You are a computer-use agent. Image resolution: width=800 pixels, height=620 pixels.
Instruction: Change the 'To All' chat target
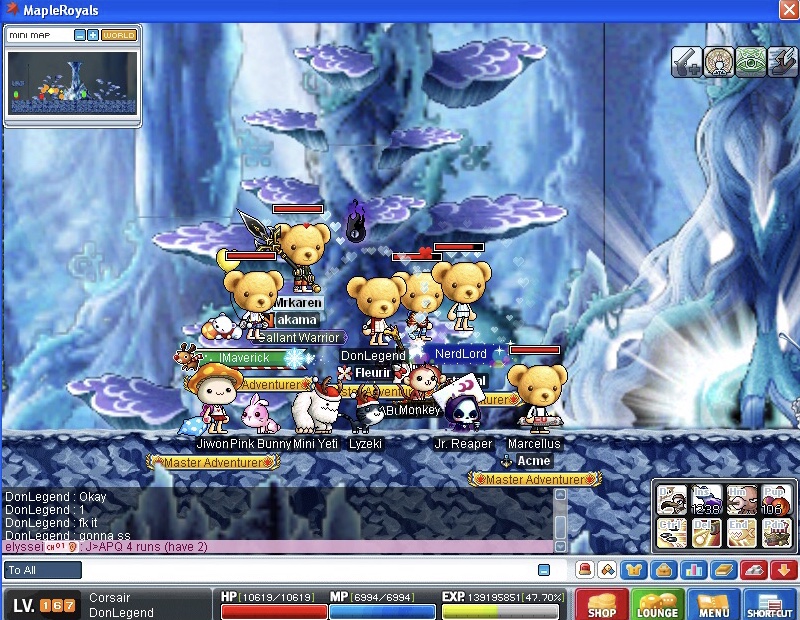43,570
